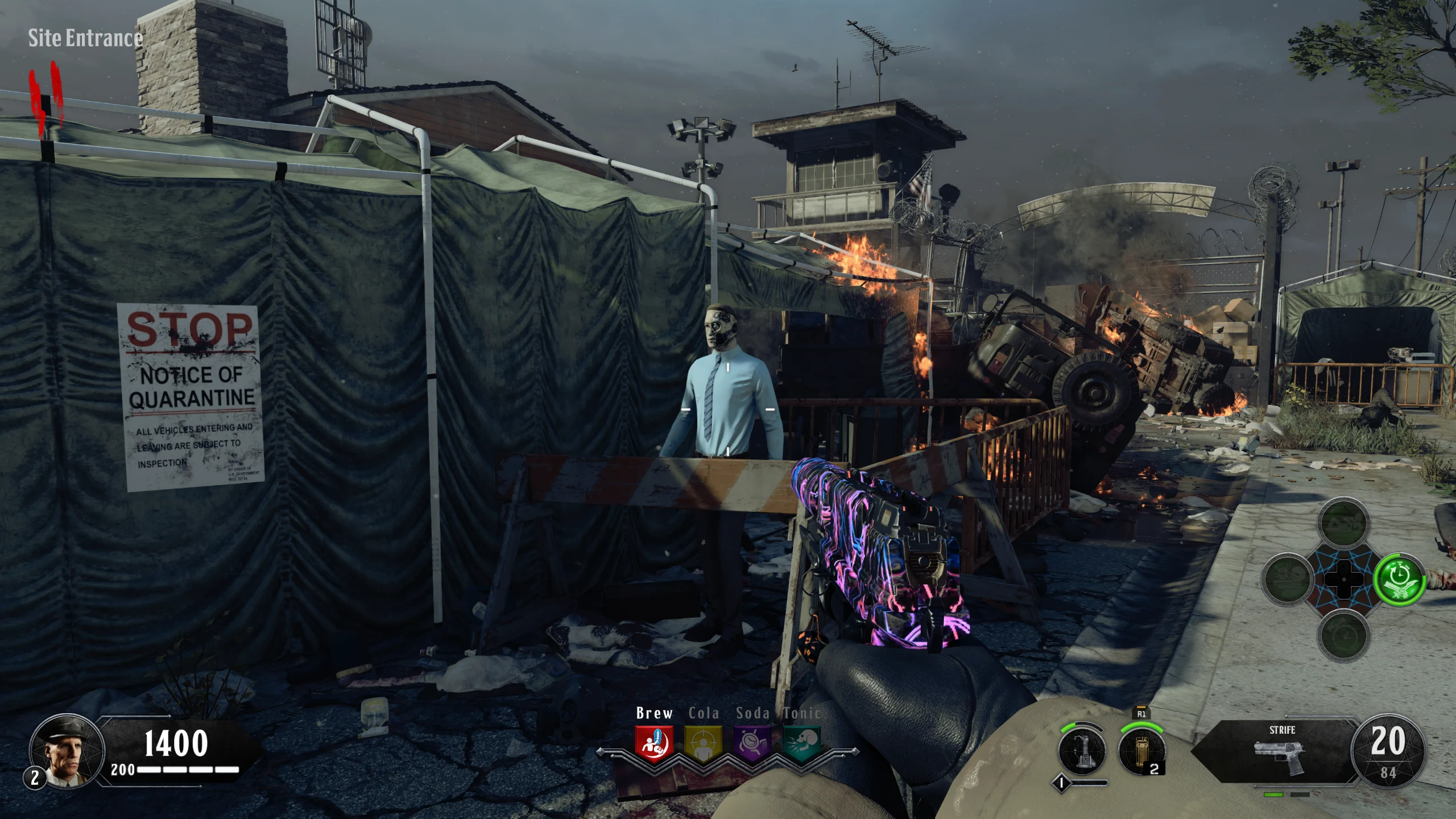The image size is (1456, 819).
Task: Choose the bottom clock elixir slot
Action: (1343, 635)
